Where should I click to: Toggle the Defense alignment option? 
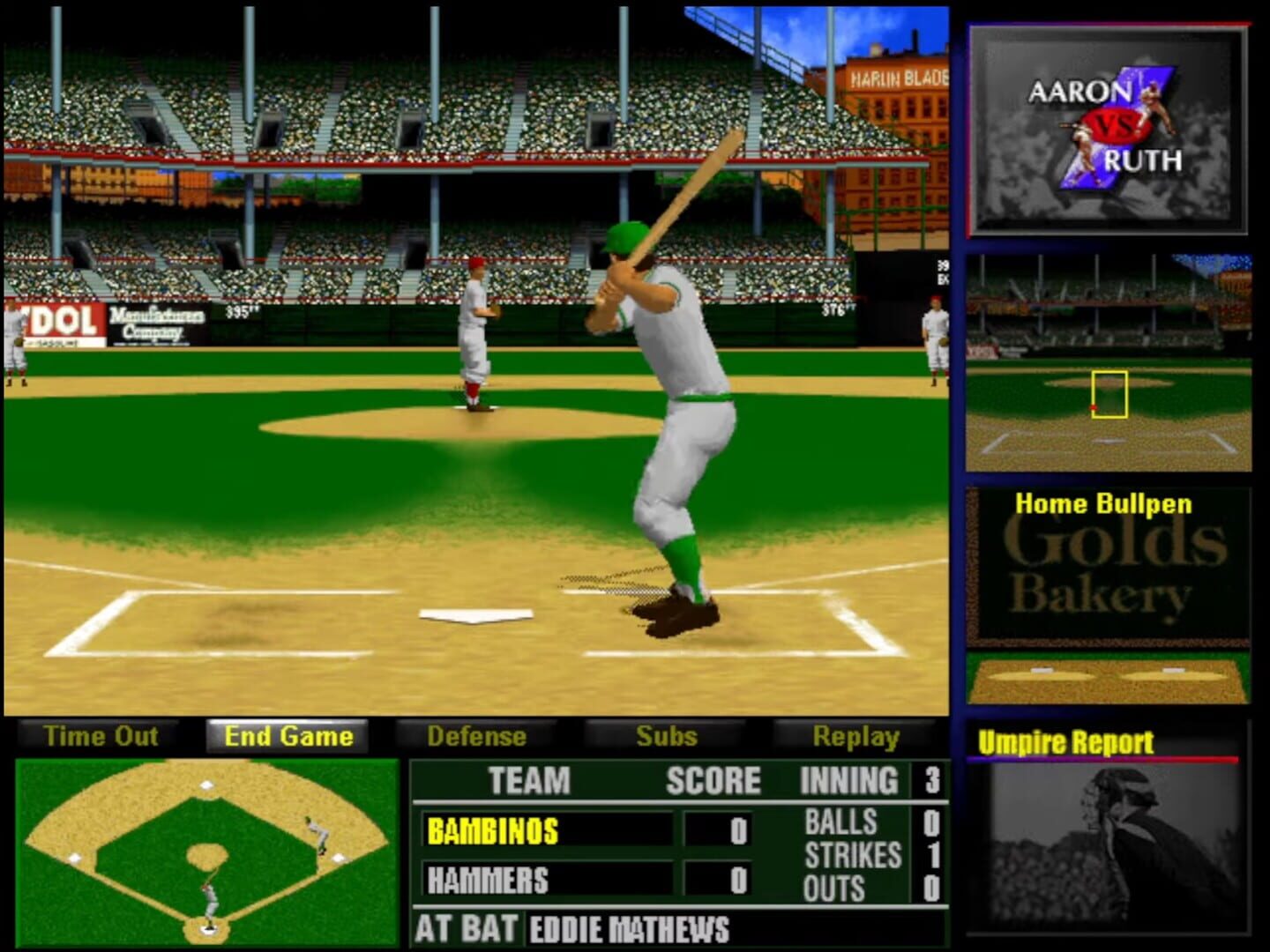click(476, 736)
